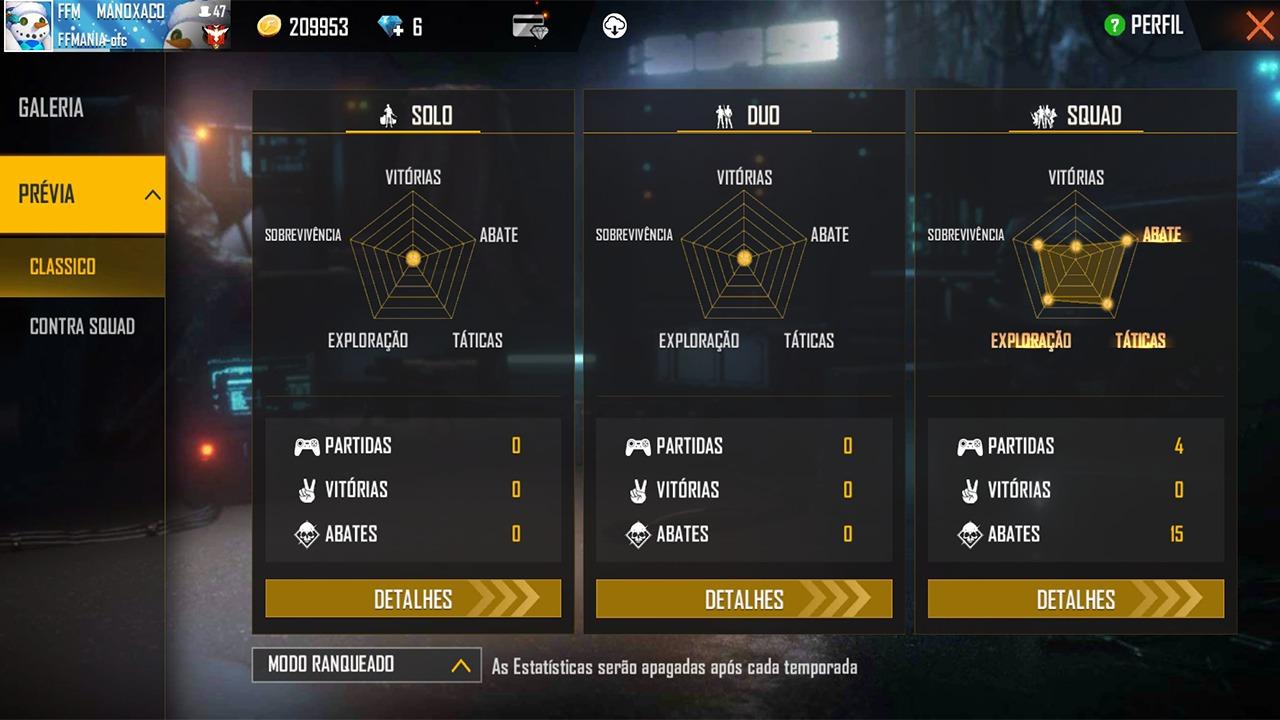
Task: Click the blue diamond plus icon to add diamonds
Action: [x=386, y=27]
